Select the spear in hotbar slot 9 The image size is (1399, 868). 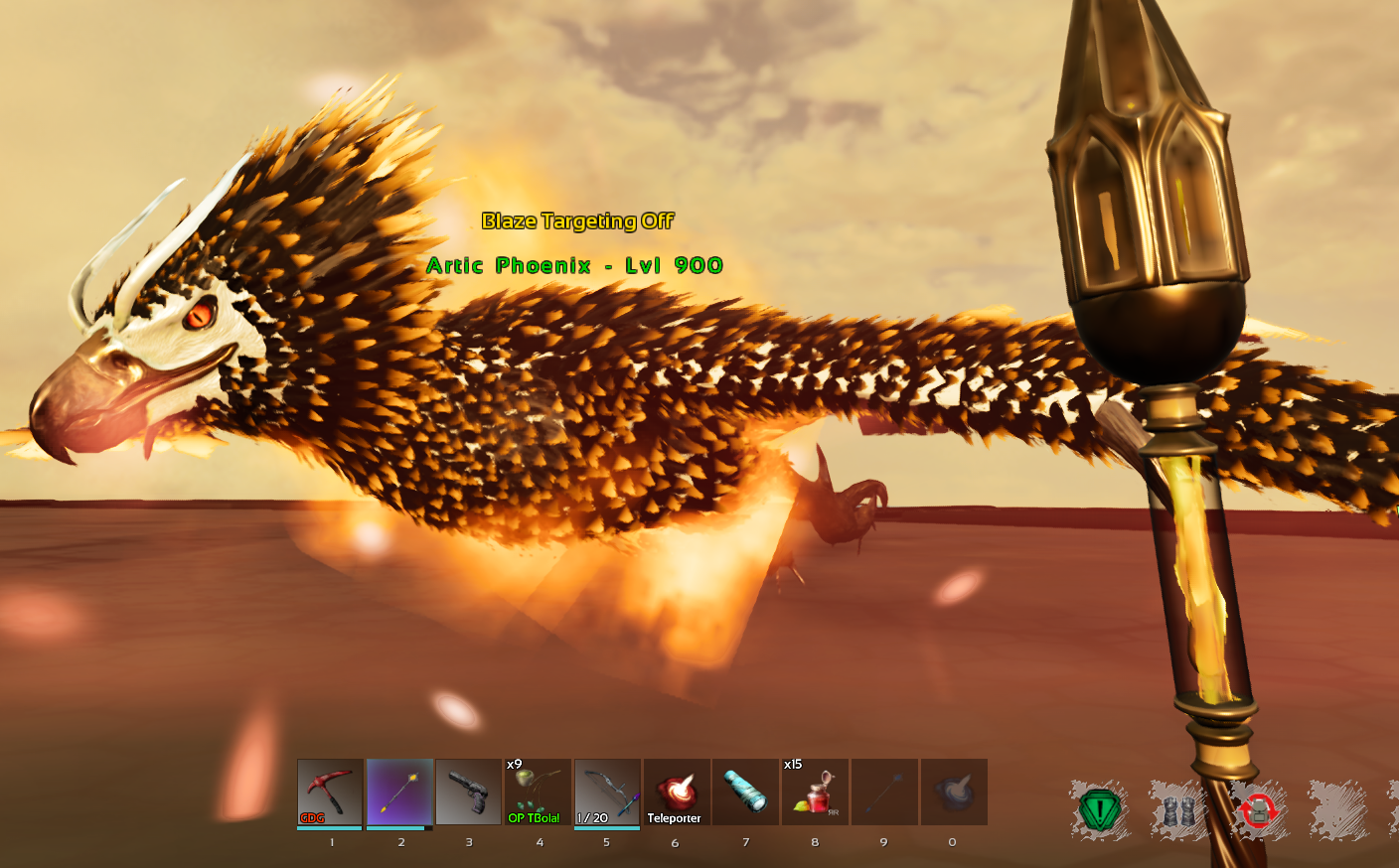tap(883, 790)
